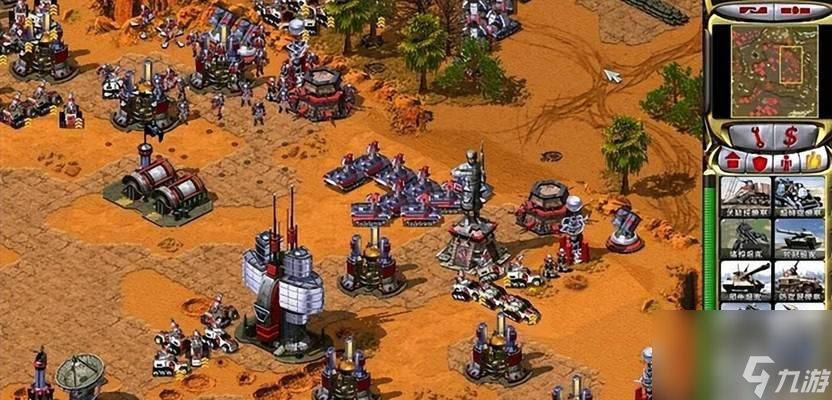832x400 pixels.
Task: Switch to the structures build tab
Action: [731, 160]
